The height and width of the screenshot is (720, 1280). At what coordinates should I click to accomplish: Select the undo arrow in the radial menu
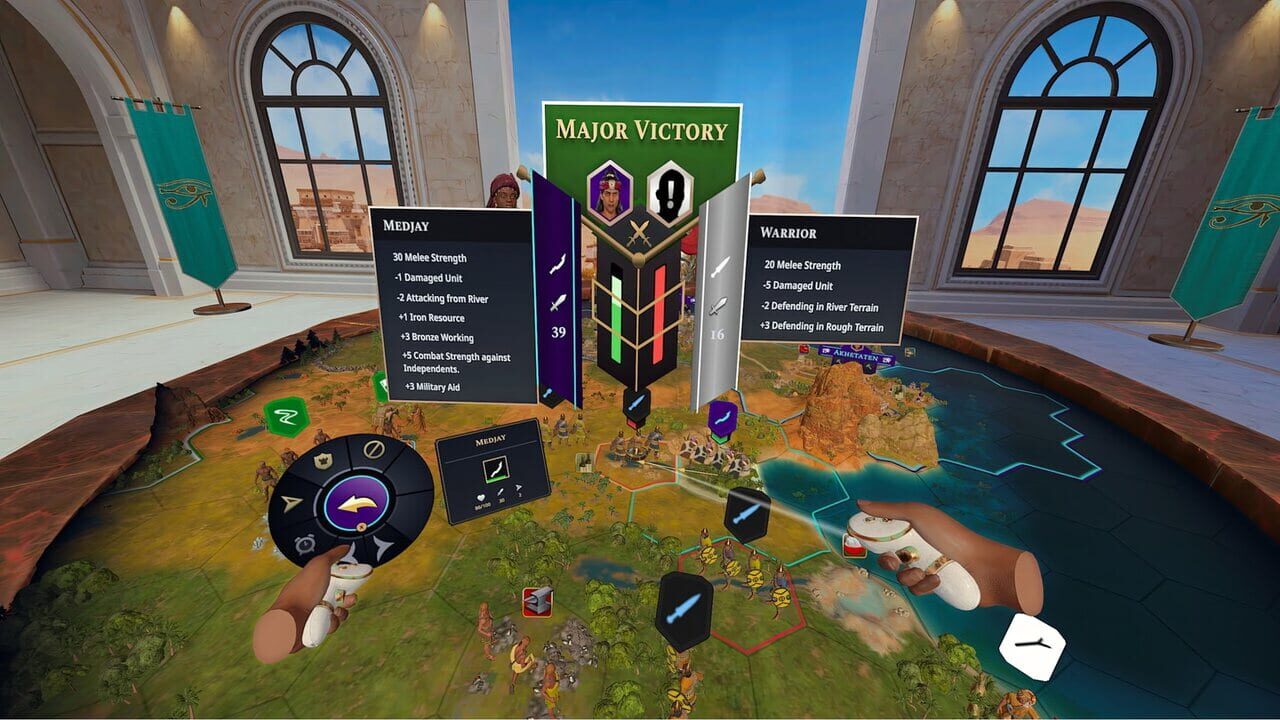coord(358,503)
